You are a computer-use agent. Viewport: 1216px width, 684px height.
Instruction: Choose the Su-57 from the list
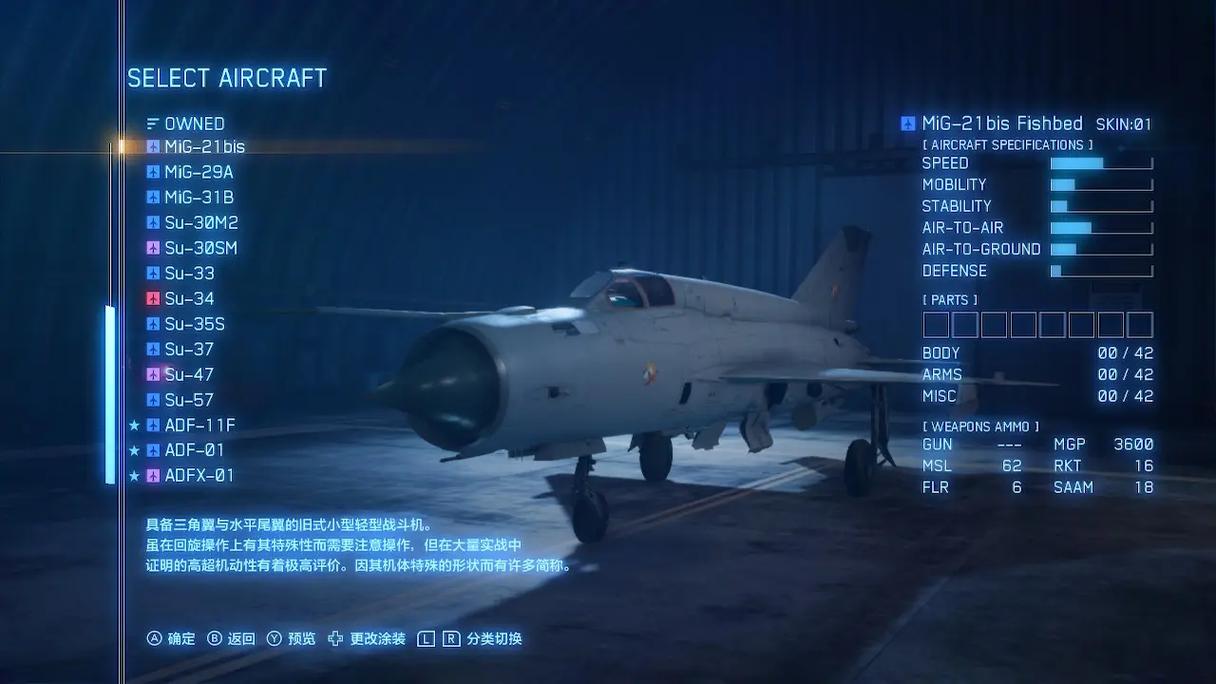tap(189, 400)
